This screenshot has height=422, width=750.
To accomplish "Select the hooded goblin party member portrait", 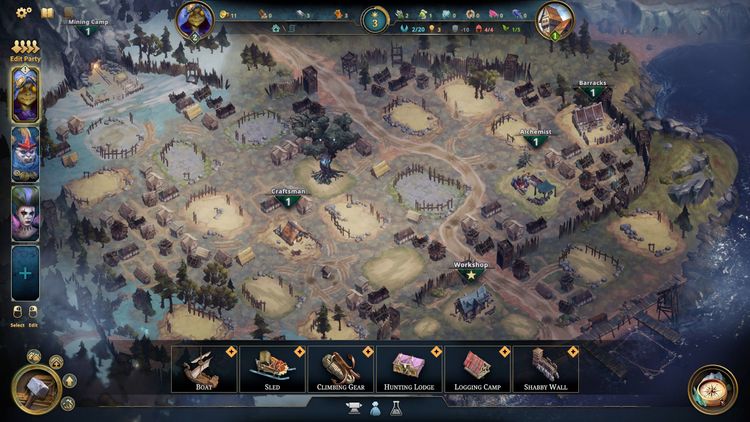I will click(25, 95).
